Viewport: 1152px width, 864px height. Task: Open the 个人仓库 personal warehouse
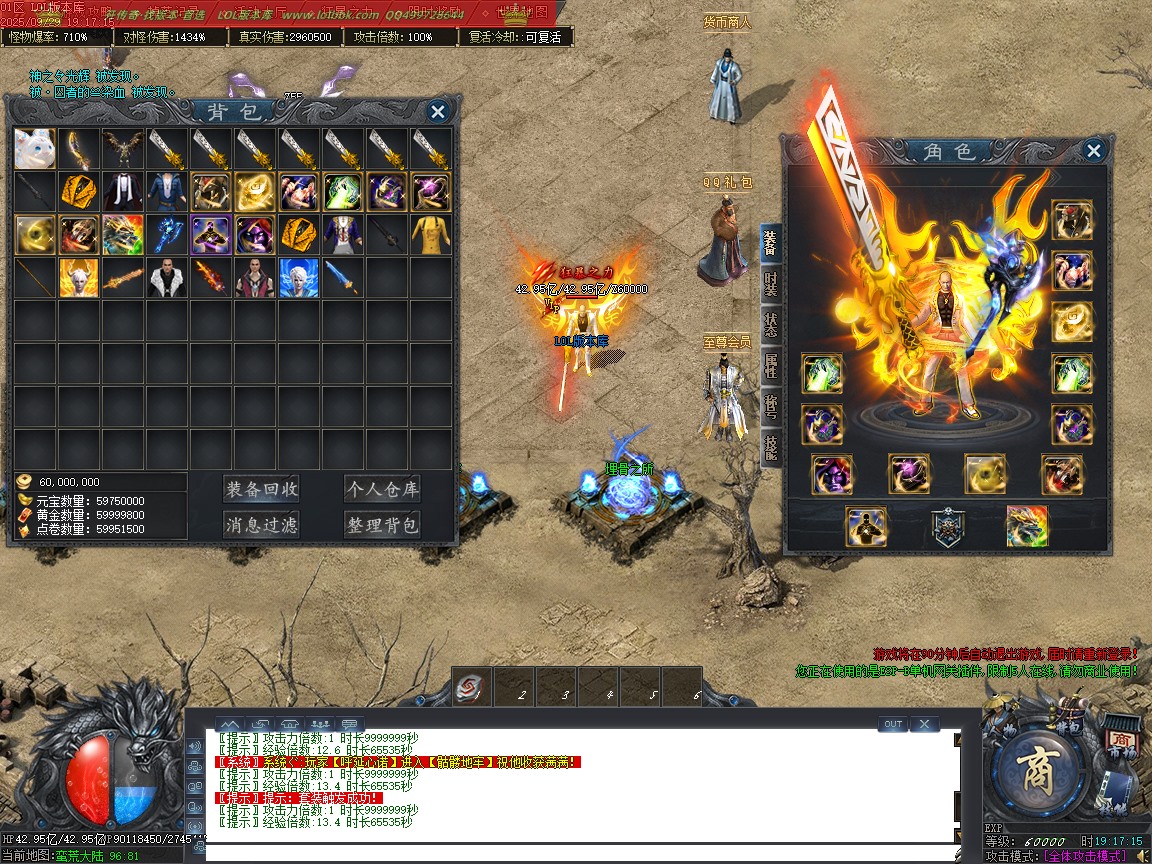click(382, 489)
